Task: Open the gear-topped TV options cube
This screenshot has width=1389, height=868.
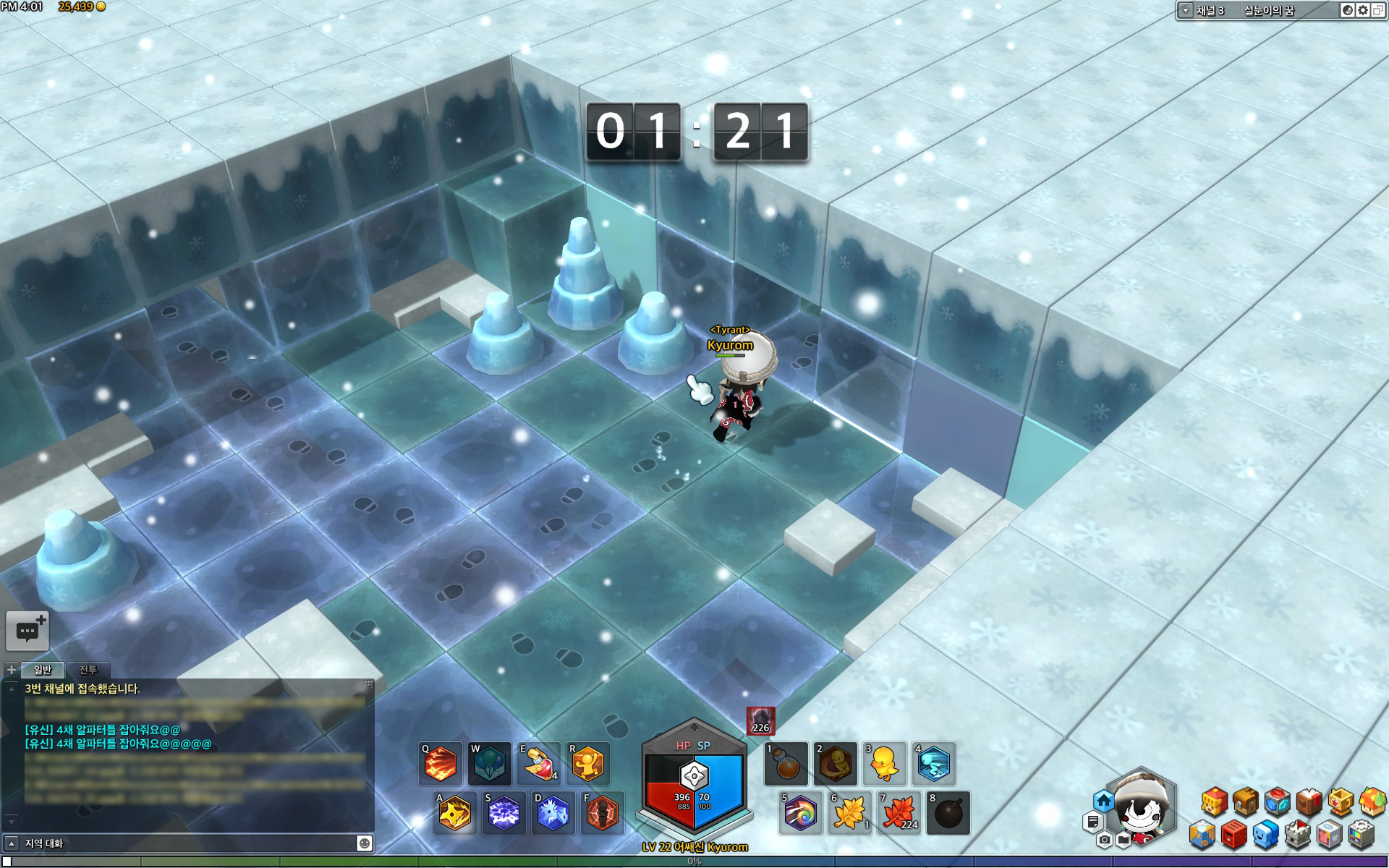Action: [1361, 835]
